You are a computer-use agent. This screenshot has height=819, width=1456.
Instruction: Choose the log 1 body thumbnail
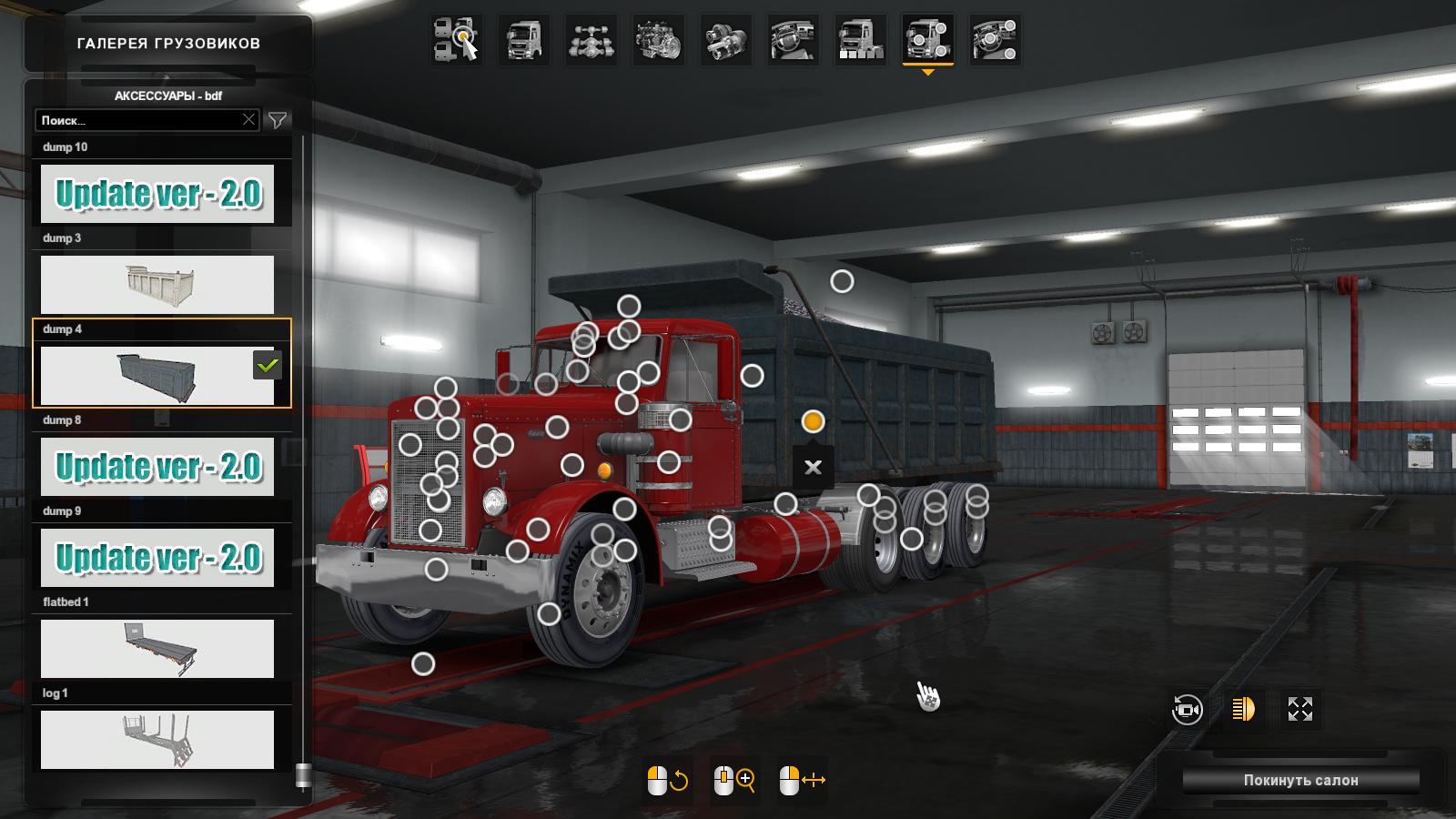click(x=157, y=740)
